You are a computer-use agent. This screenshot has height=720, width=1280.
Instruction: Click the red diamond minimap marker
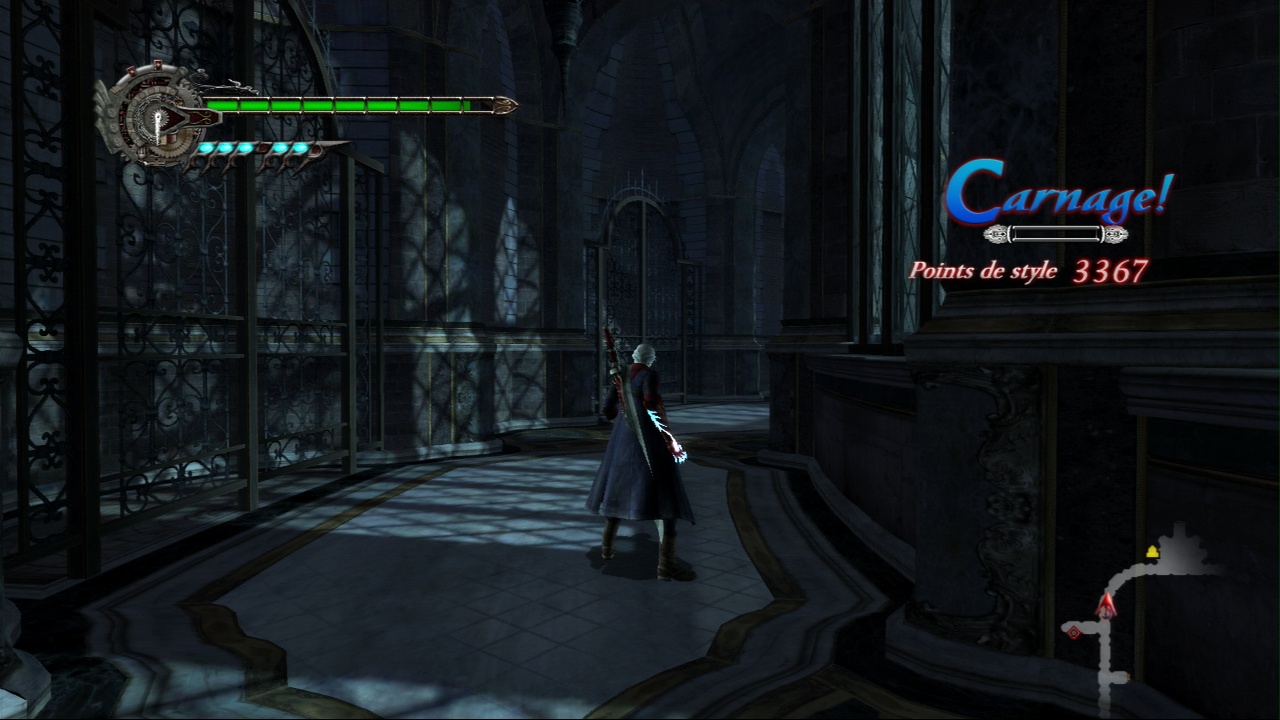[x=1073, y=632]
